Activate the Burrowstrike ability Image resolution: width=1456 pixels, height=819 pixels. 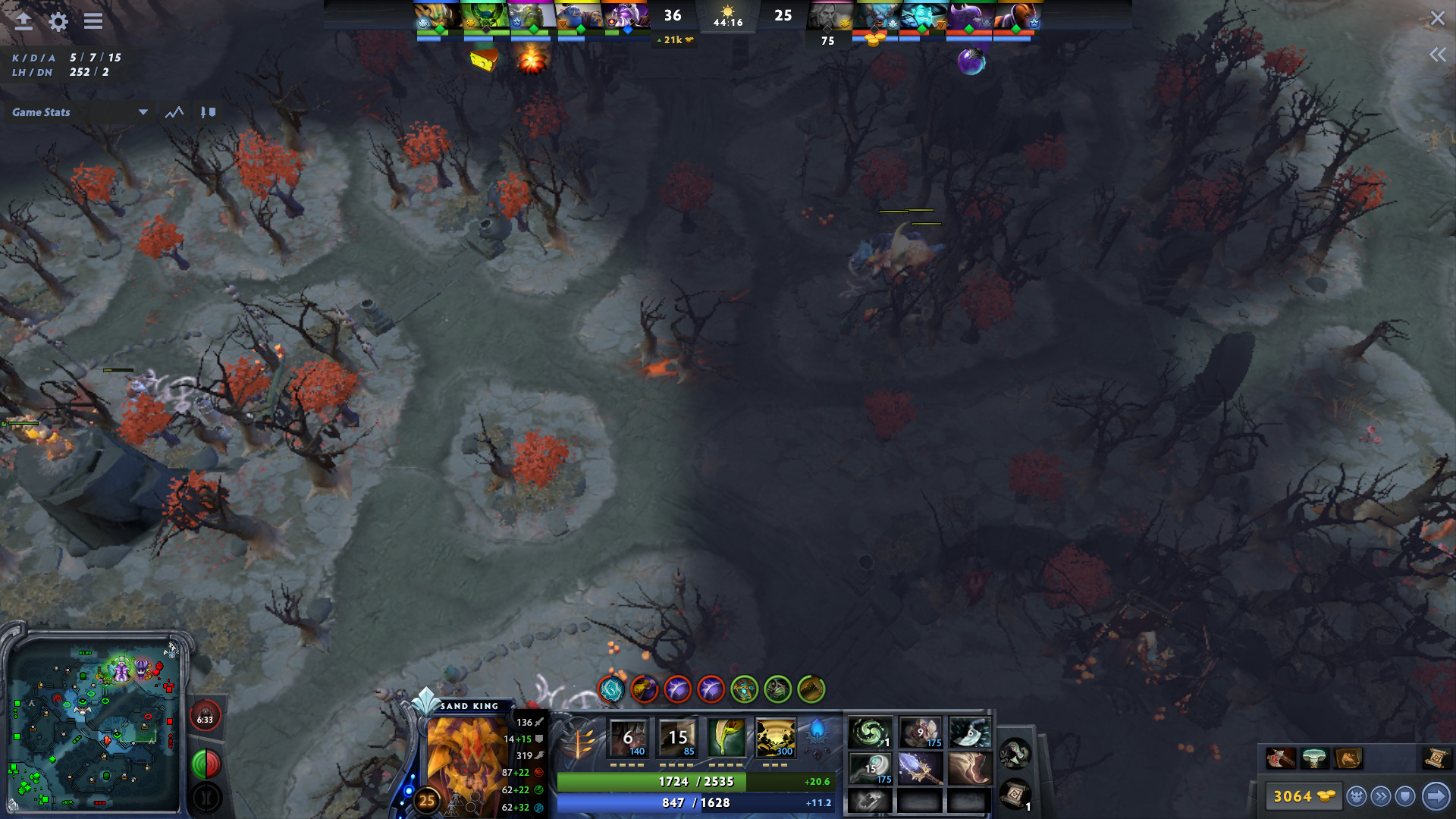coord(629,737)
